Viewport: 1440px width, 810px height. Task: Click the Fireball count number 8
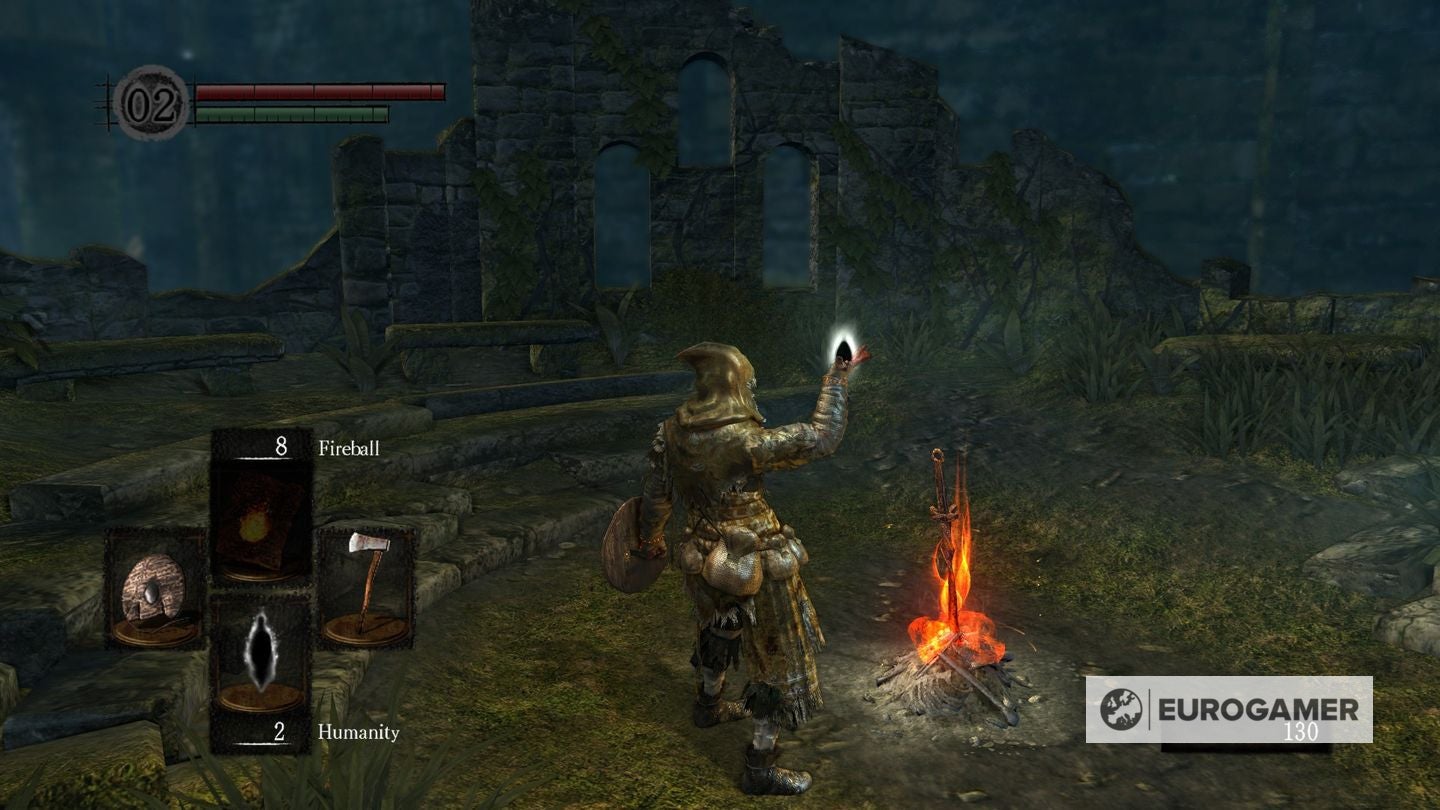pos(278,444)
